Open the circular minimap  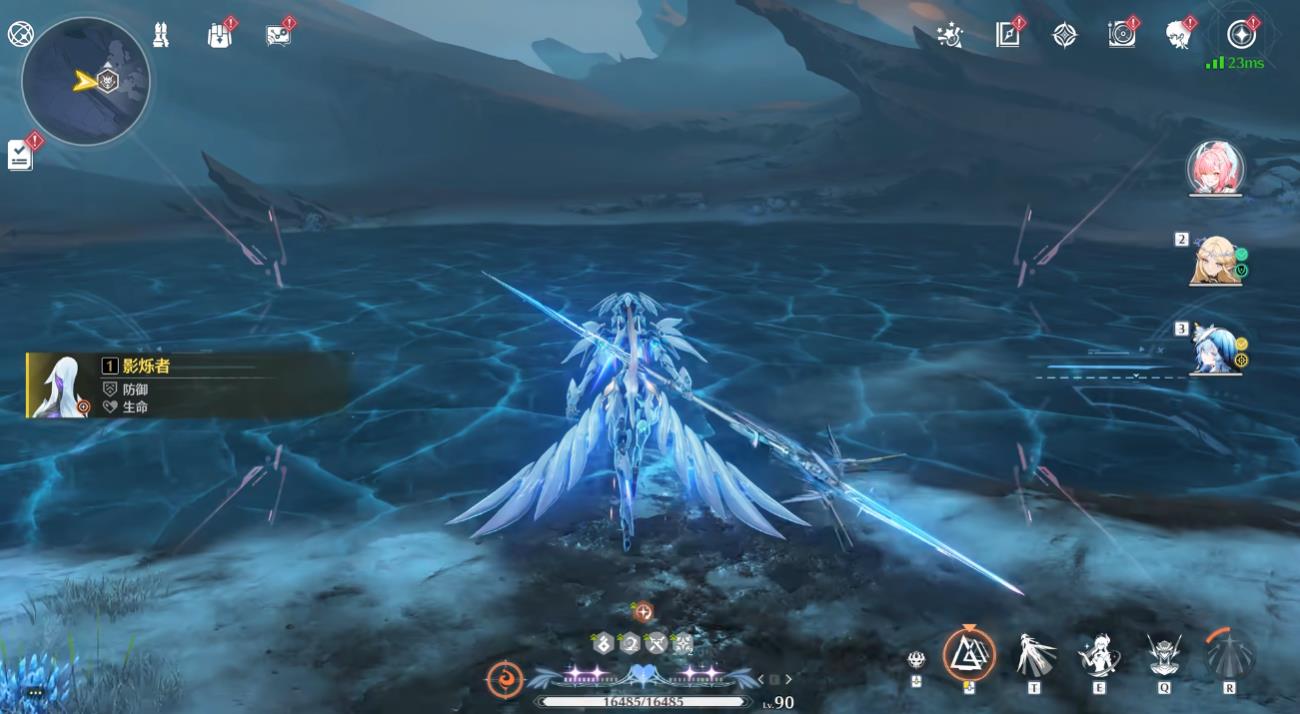click(86, 81)
